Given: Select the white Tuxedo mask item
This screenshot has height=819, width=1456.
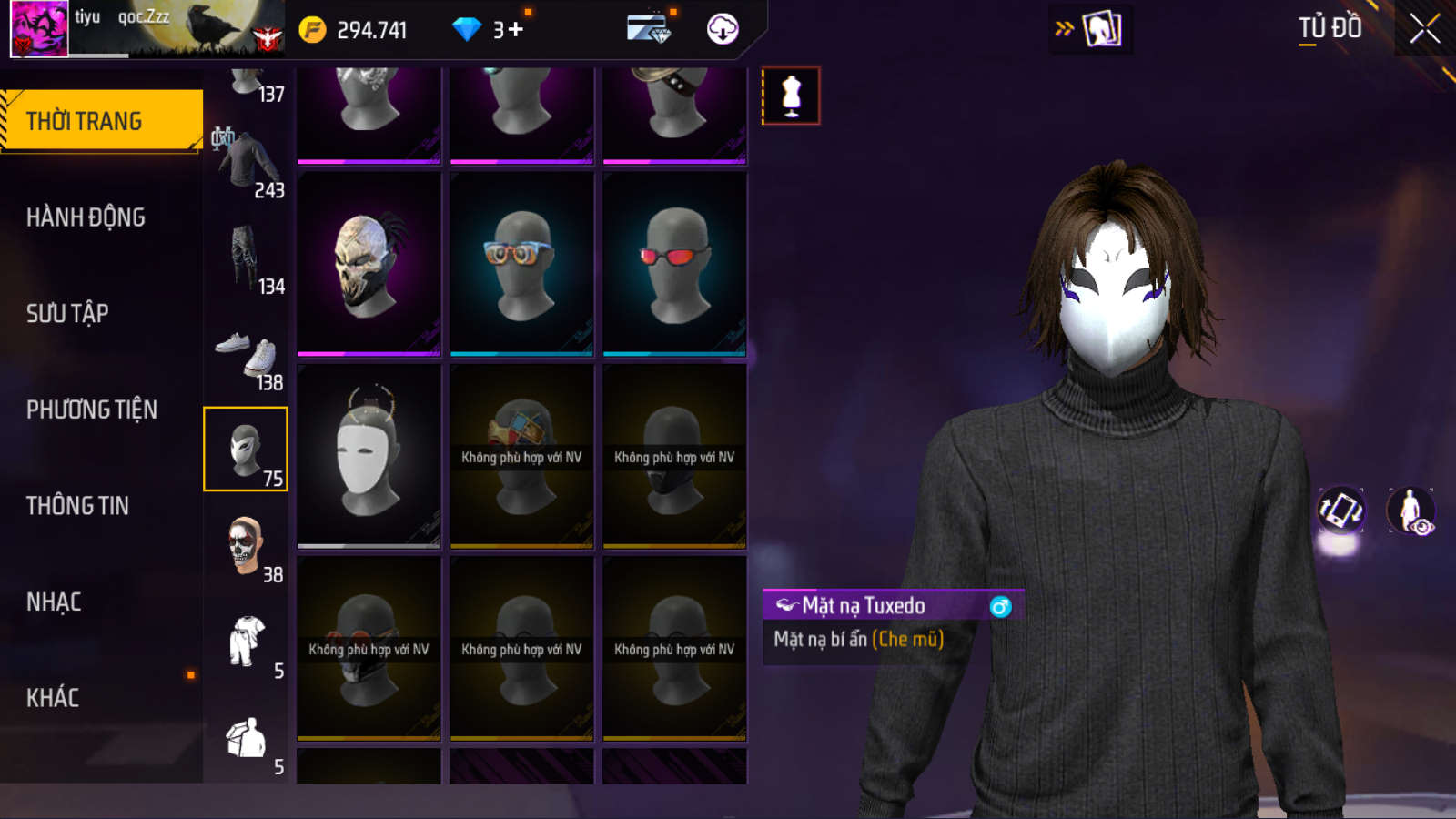Looking at the screenshot, I should point(369,456).
